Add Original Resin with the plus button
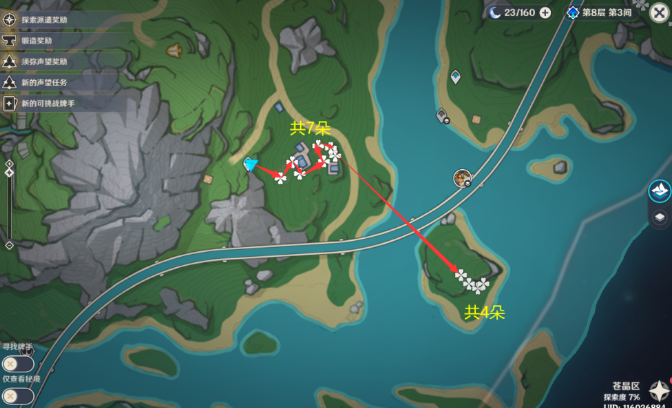This screenshot has height=408, width=672. point(545,12)
